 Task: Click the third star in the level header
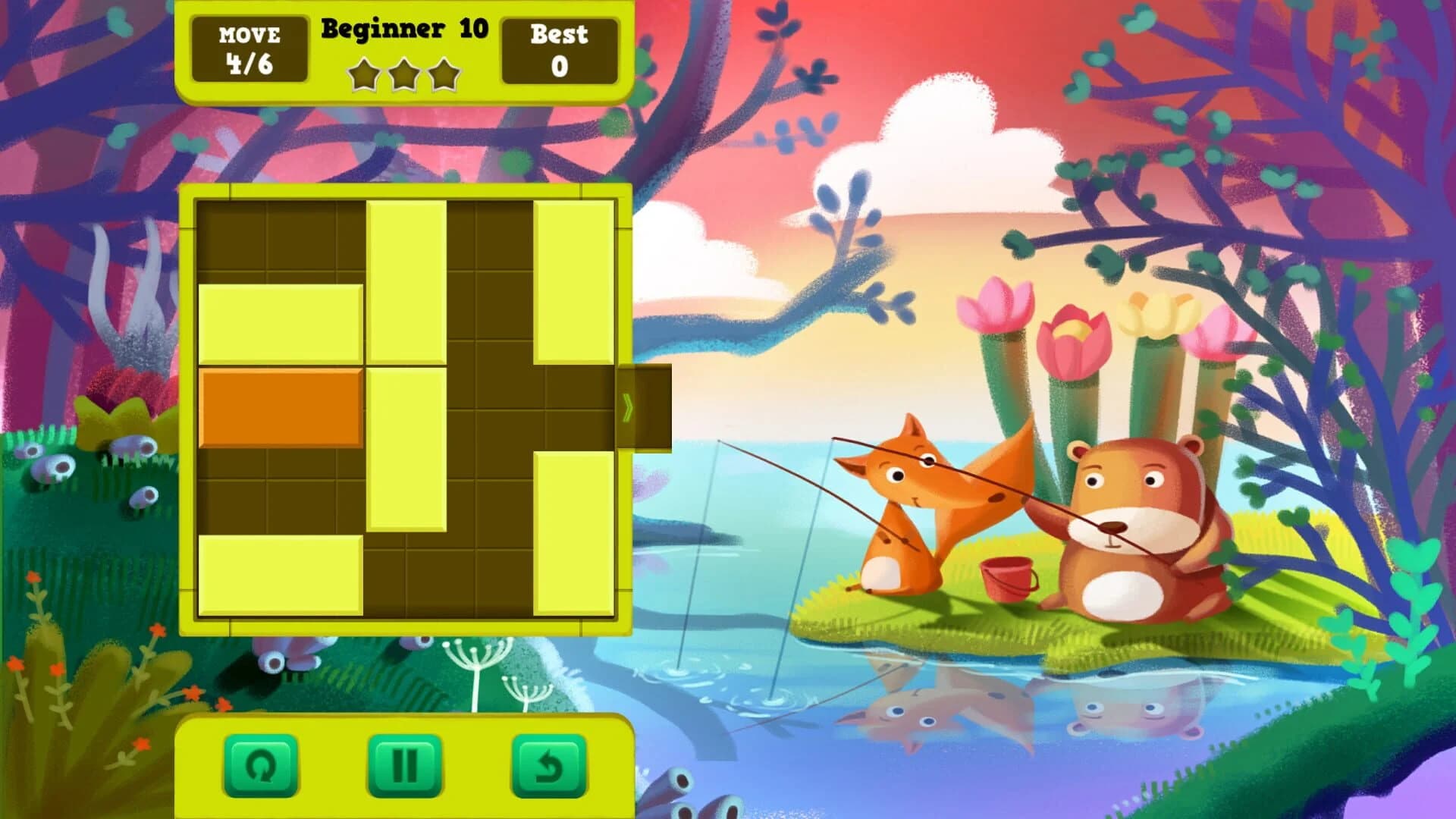pos(446,76)
